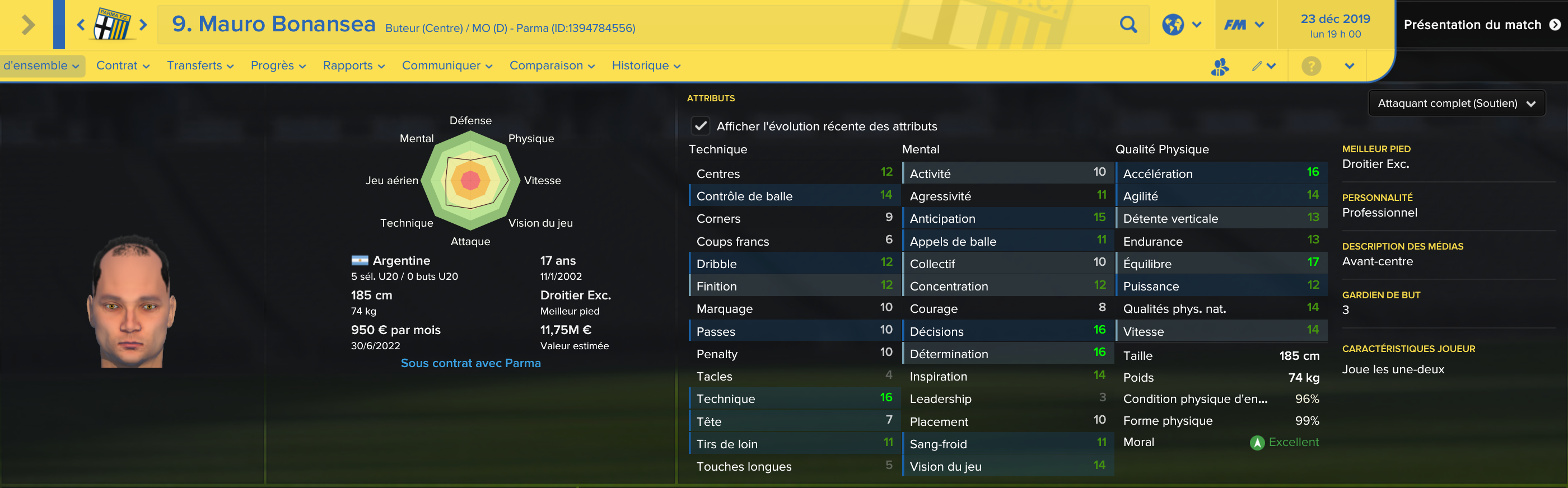Open the Progrès menu
Screen dimensions: 1568x488
tap(278, 65)
